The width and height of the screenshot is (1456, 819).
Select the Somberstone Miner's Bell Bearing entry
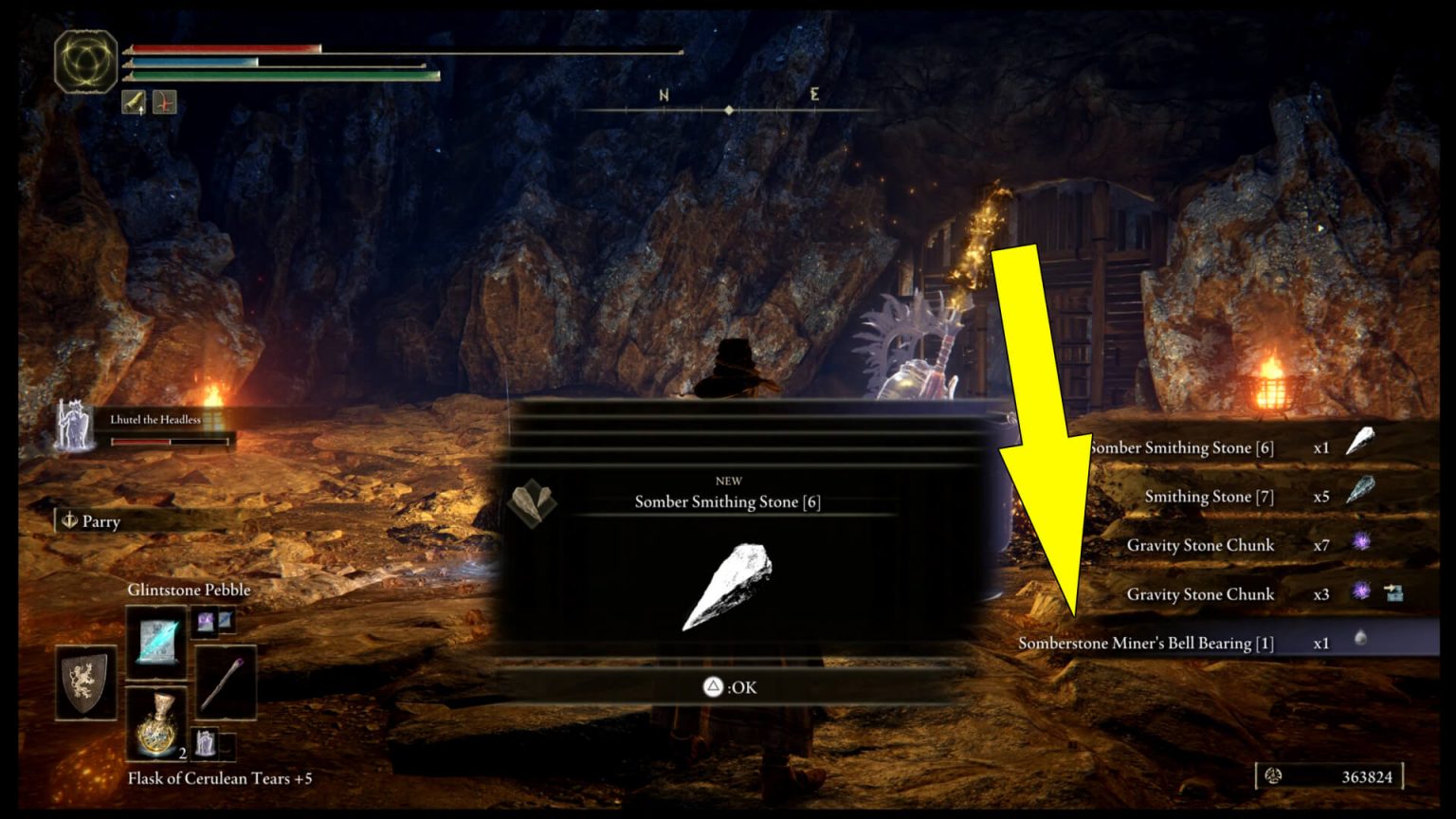point(1144,643)
